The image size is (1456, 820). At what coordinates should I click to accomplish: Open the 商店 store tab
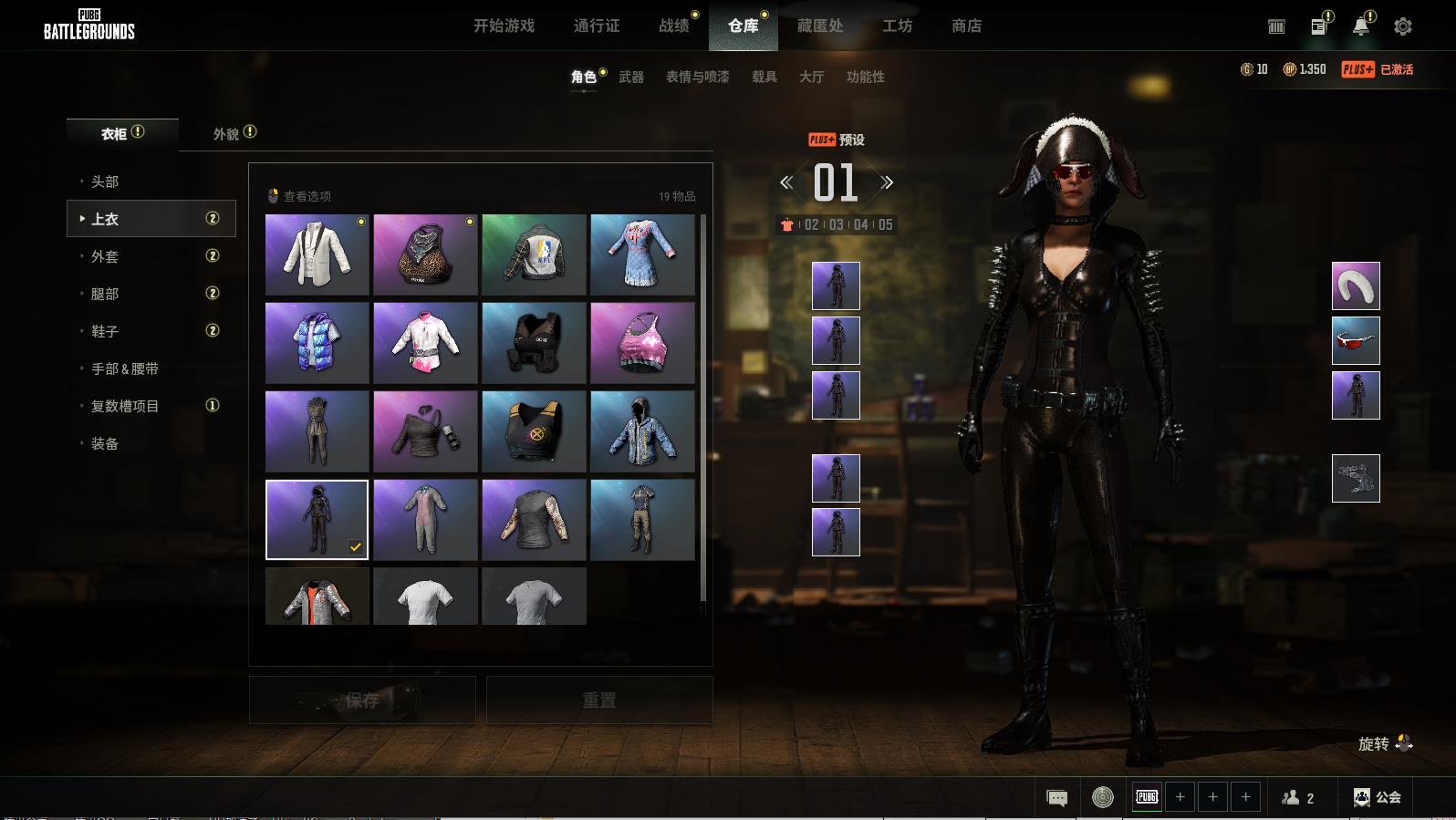click(966, 26)
